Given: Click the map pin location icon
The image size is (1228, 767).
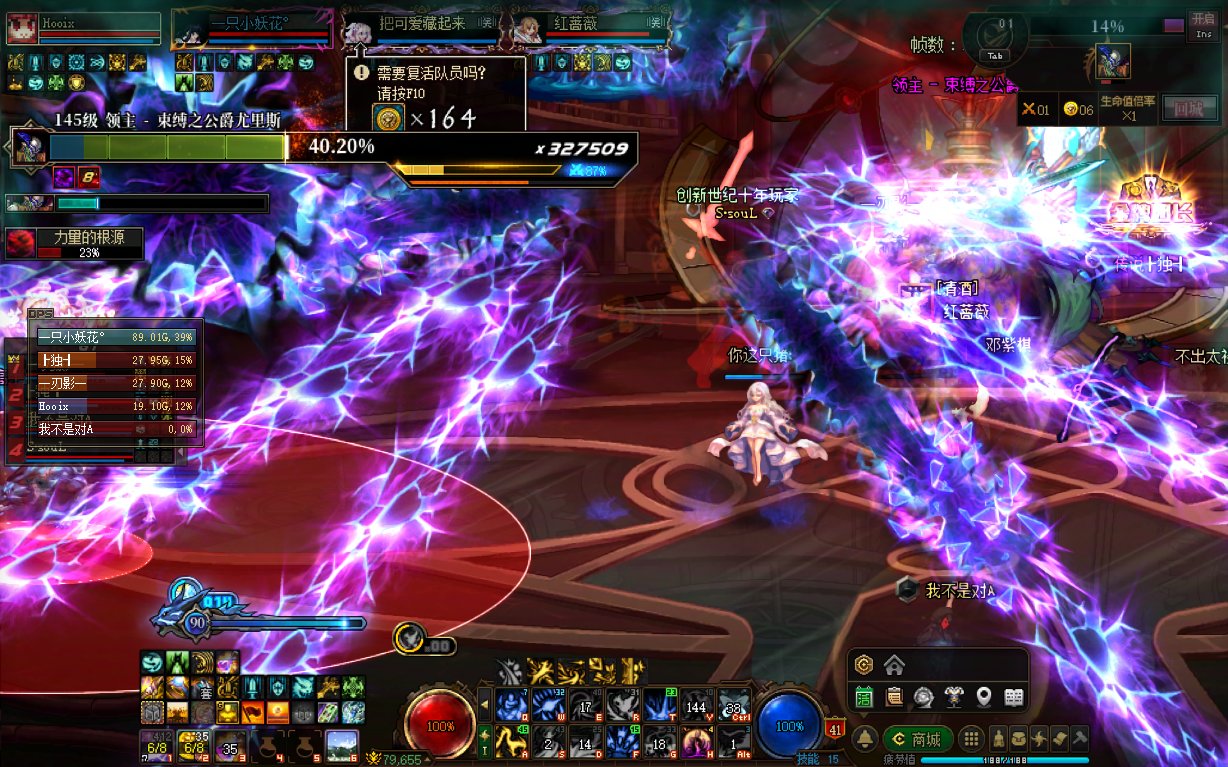Looking at the screenshot, I should (x=984, y=697).
